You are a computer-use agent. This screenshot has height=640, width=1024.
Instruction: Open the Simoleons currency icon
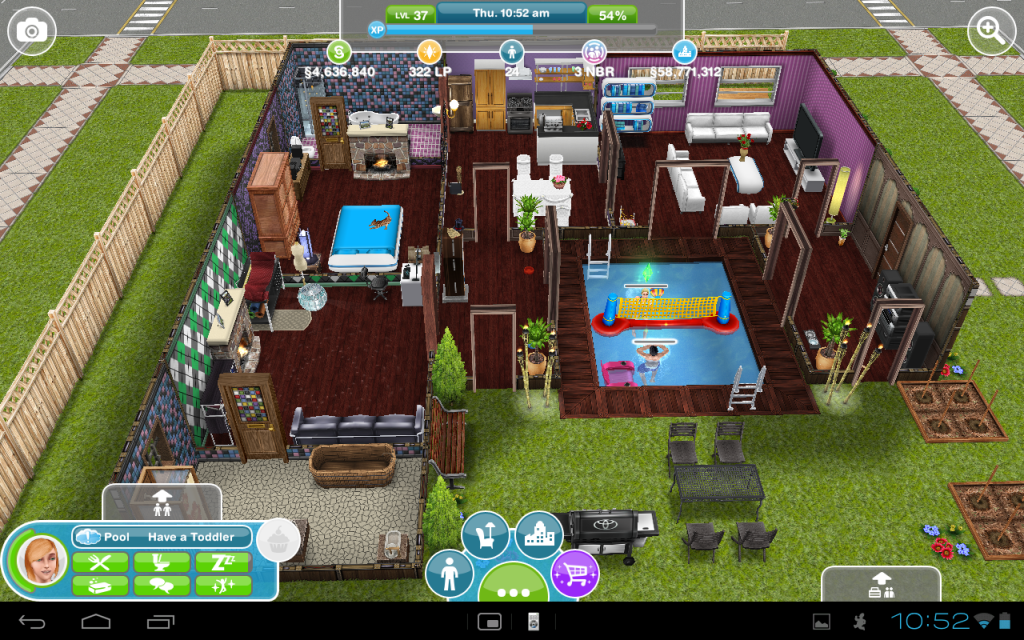(340, 52)
